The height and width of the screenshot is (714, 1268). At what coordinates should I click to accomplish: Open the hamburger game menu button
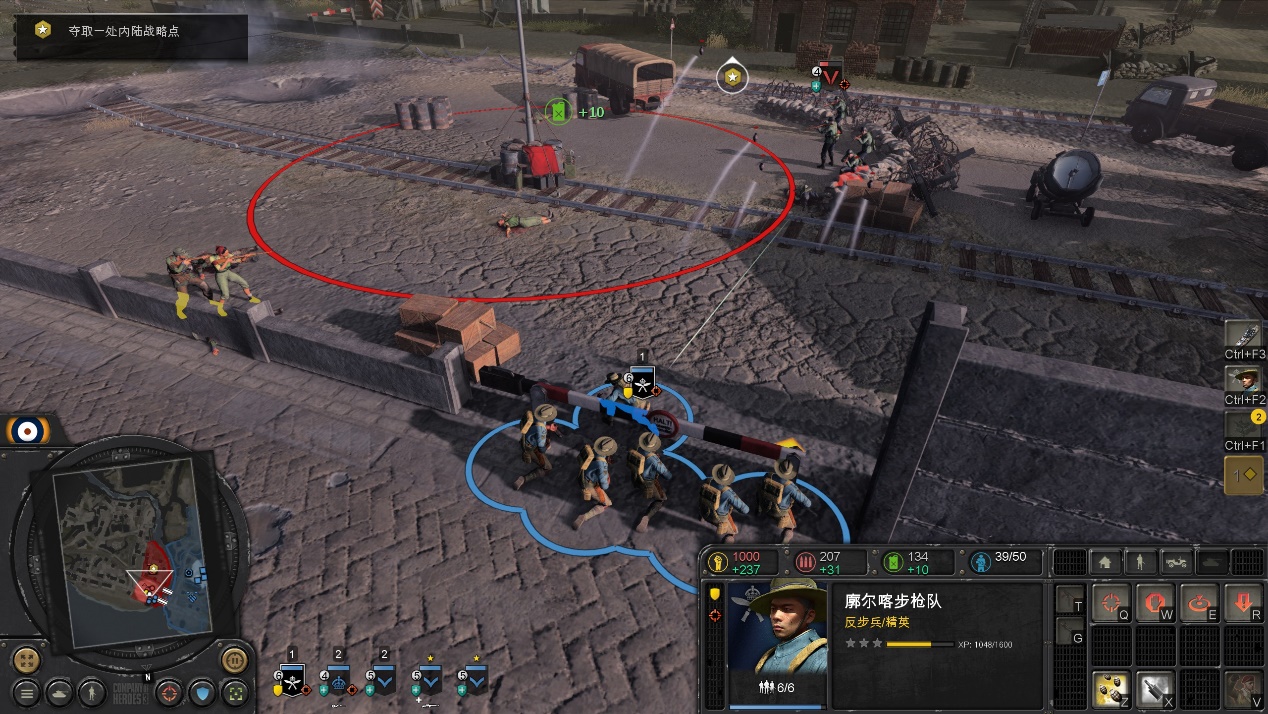click(x=27, y=691)
